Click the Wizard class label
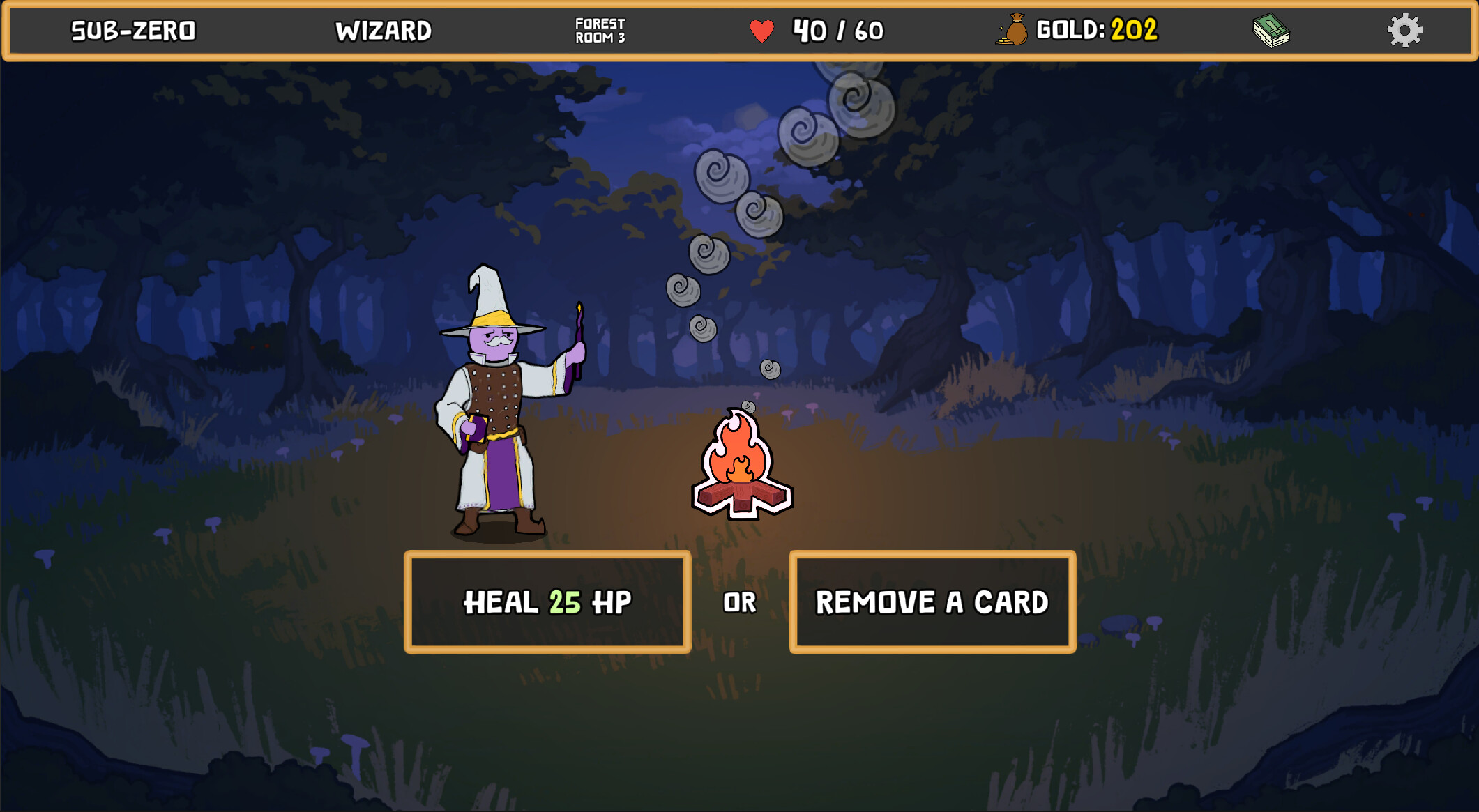Image resolution: width=1479 pixels, height=812 pixels. pos(384,31)
